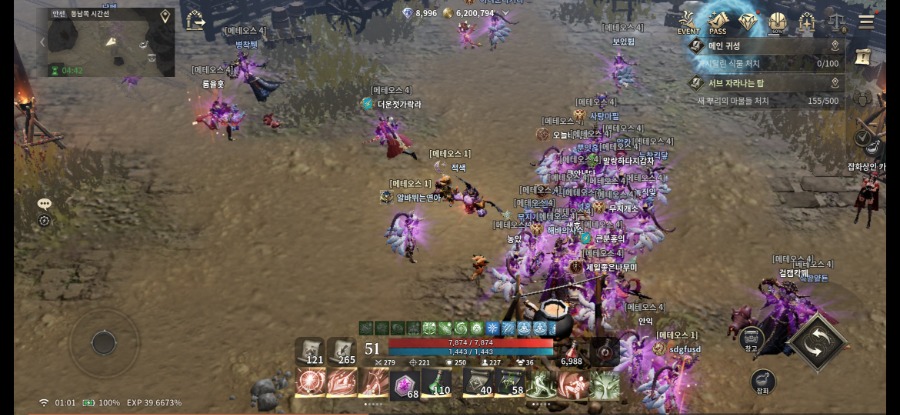Use the scroll item with 265 count
The width and height of the screenshot is (900, 415).
pyautogui.click(x=343, y=351)
